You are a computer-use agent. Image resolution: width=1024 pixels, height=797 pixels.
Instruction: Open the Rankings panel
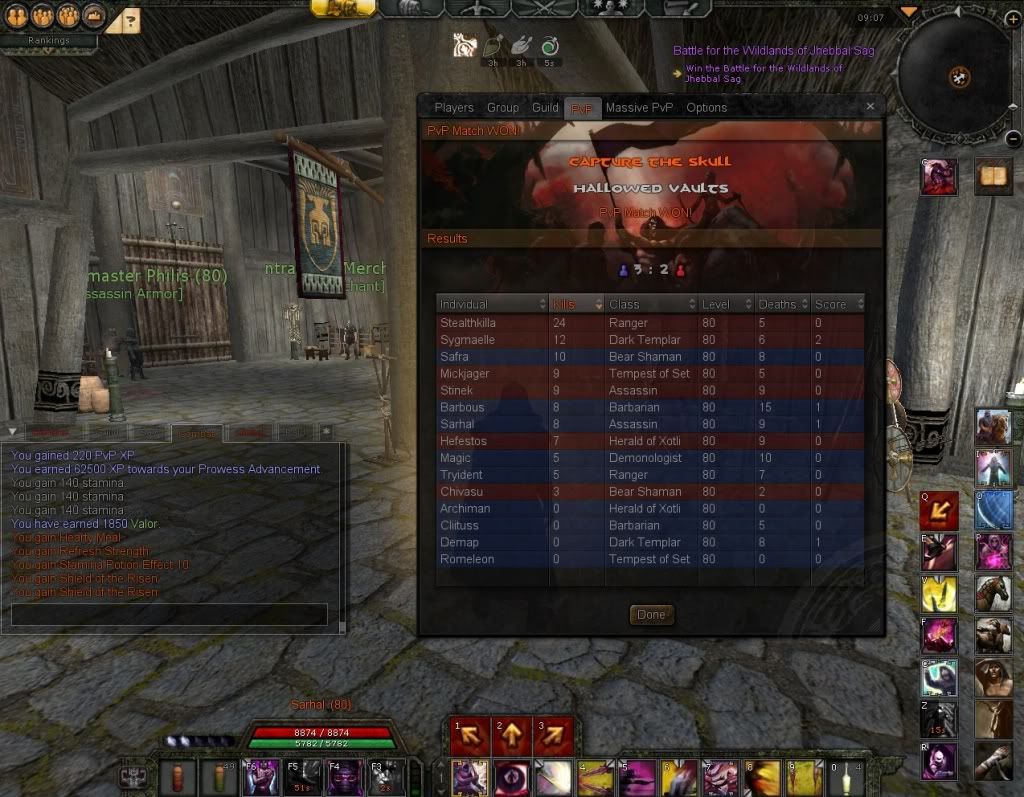click(48, 41)
